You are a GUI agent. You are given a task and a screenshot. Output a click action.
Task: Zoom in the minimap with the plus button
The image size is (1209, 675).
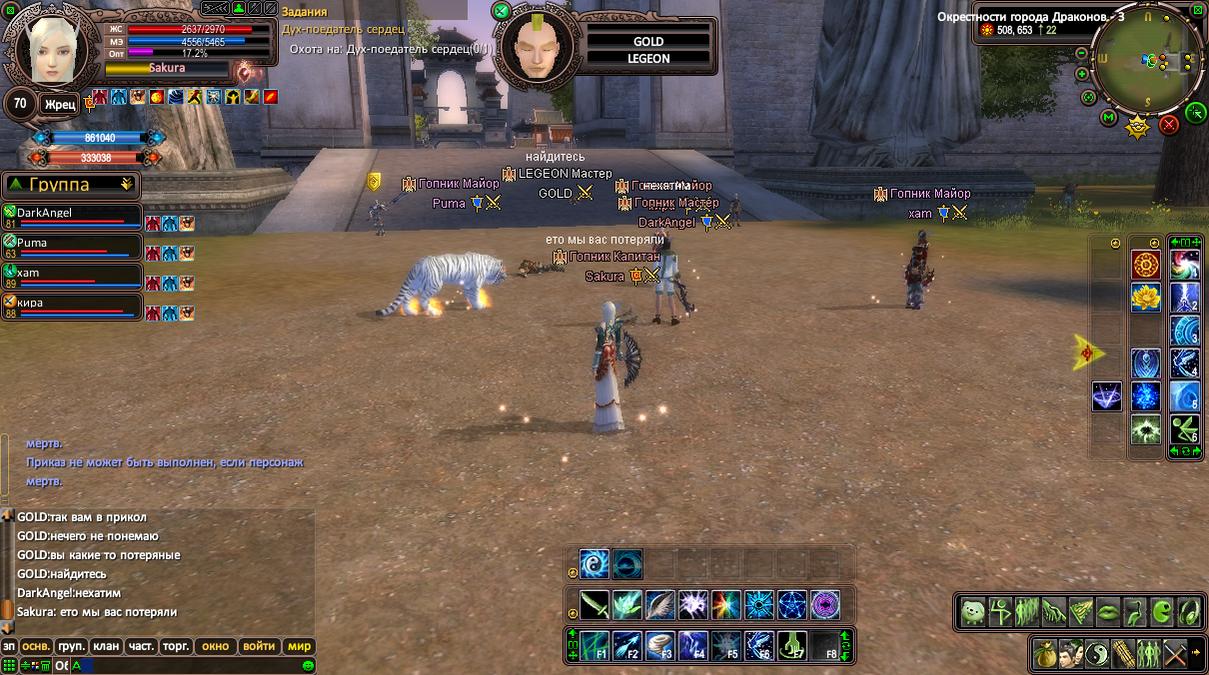tap(1081, 74)
